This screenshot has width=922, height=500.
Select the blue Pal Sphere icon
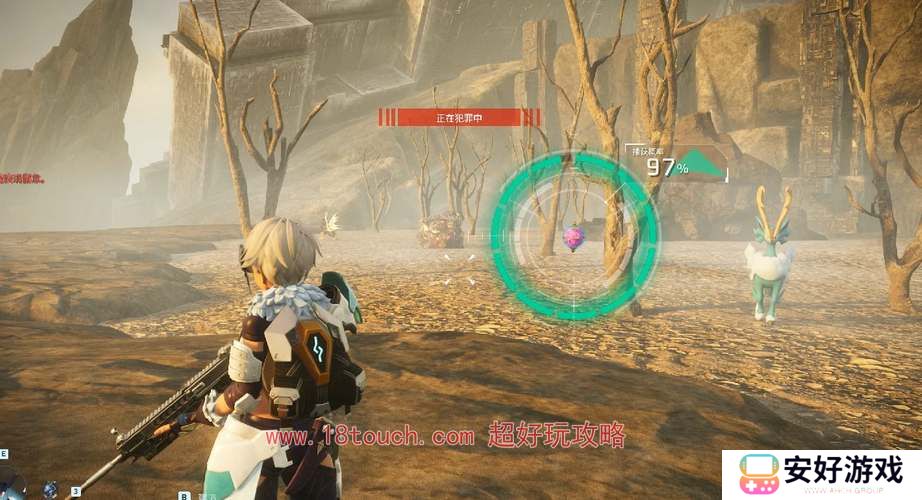pos(50,489)
